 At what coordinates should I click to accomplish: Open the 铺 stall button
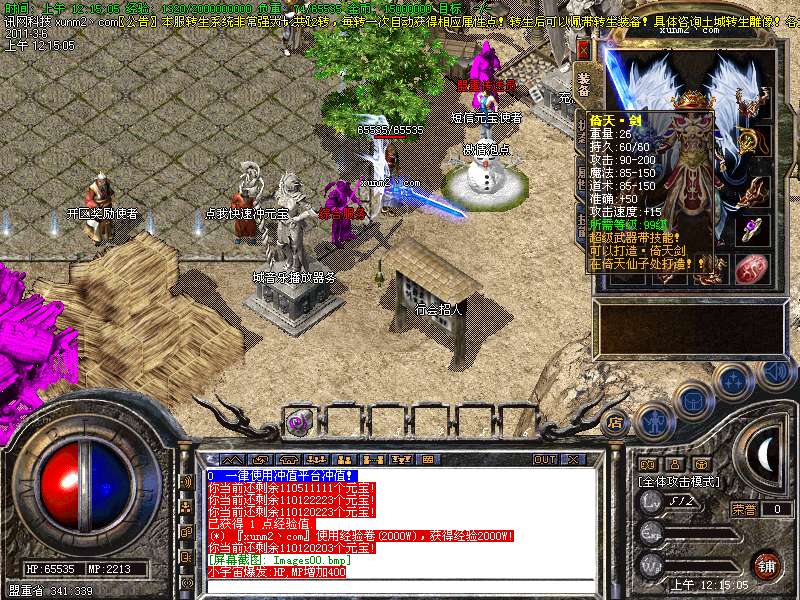766,564
